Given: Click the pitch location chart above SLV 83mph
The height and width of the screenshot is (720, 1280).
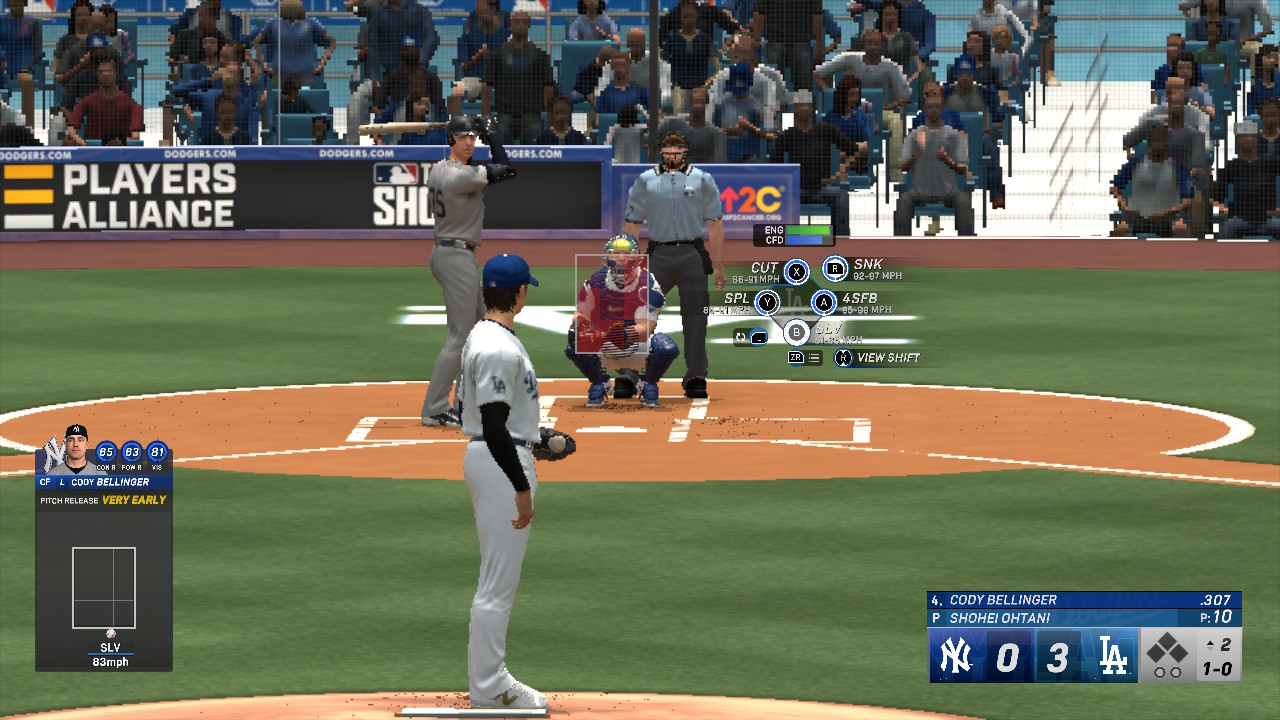Looking at the screenshot, I should tap(104, 588).
